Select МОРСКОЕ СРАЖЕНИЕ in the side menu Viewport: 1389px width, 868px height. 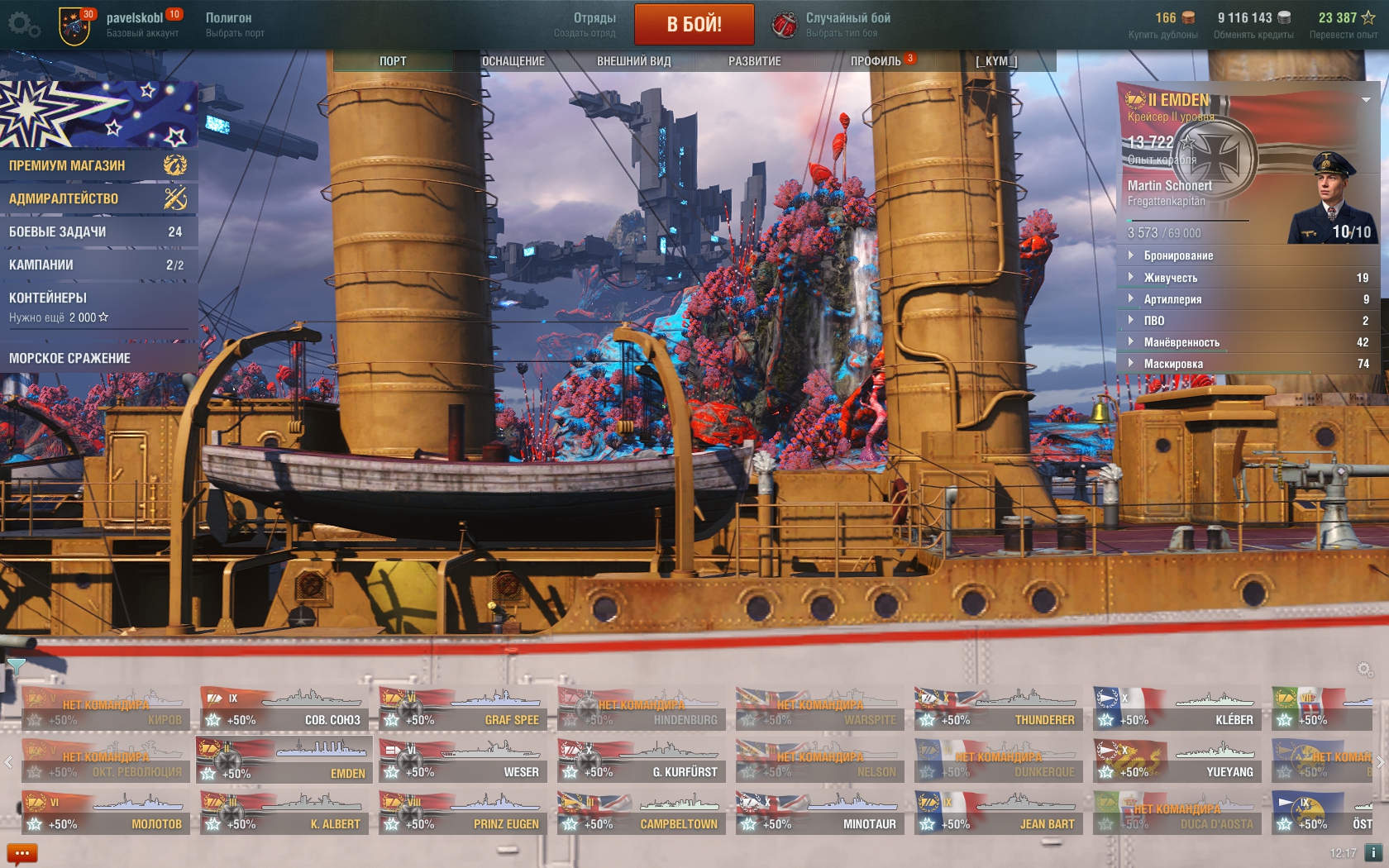click(x=98, y=358)
